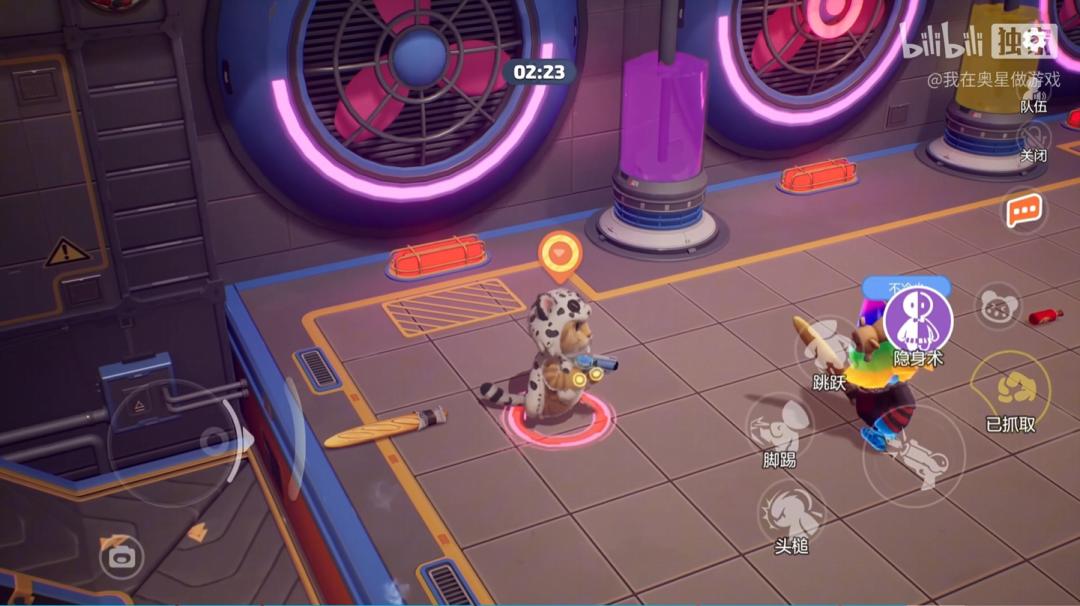
Task: Tap the virtual movement joystick
Action: 213,440
